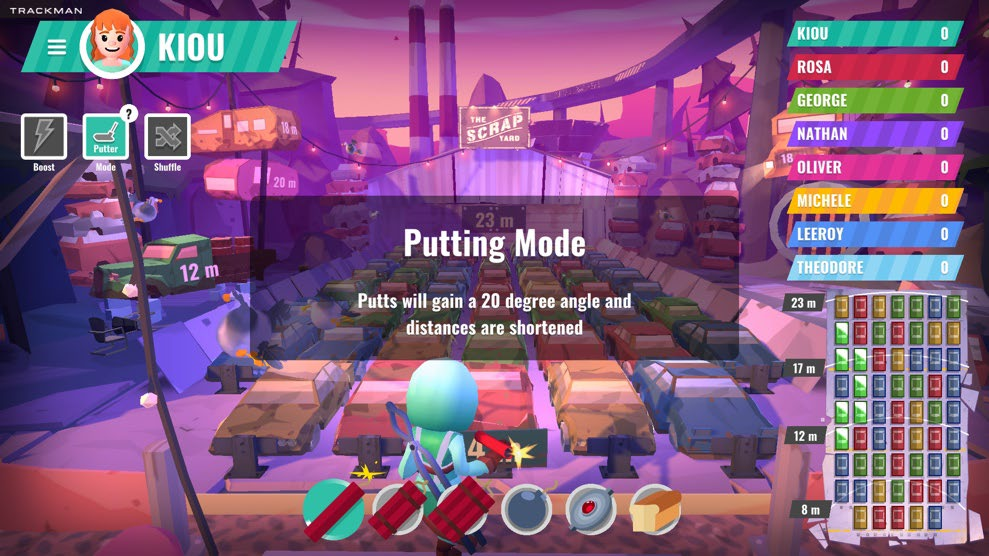Pick the bread loaf item
This screenshot has width=989, height=556.
655,509
